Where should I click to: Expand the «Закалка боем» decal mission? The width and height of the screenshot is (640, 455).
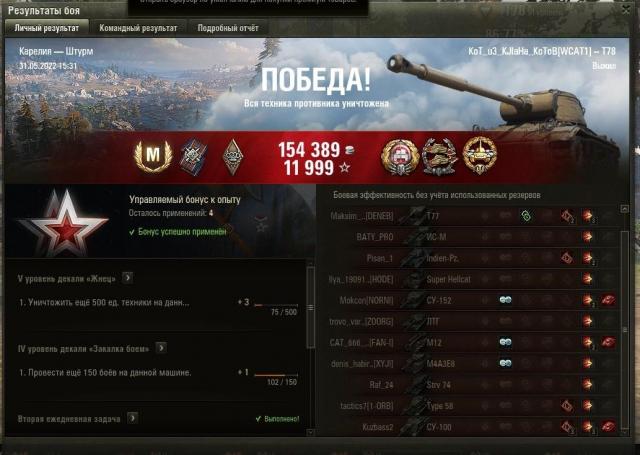(x=156, y=349)
